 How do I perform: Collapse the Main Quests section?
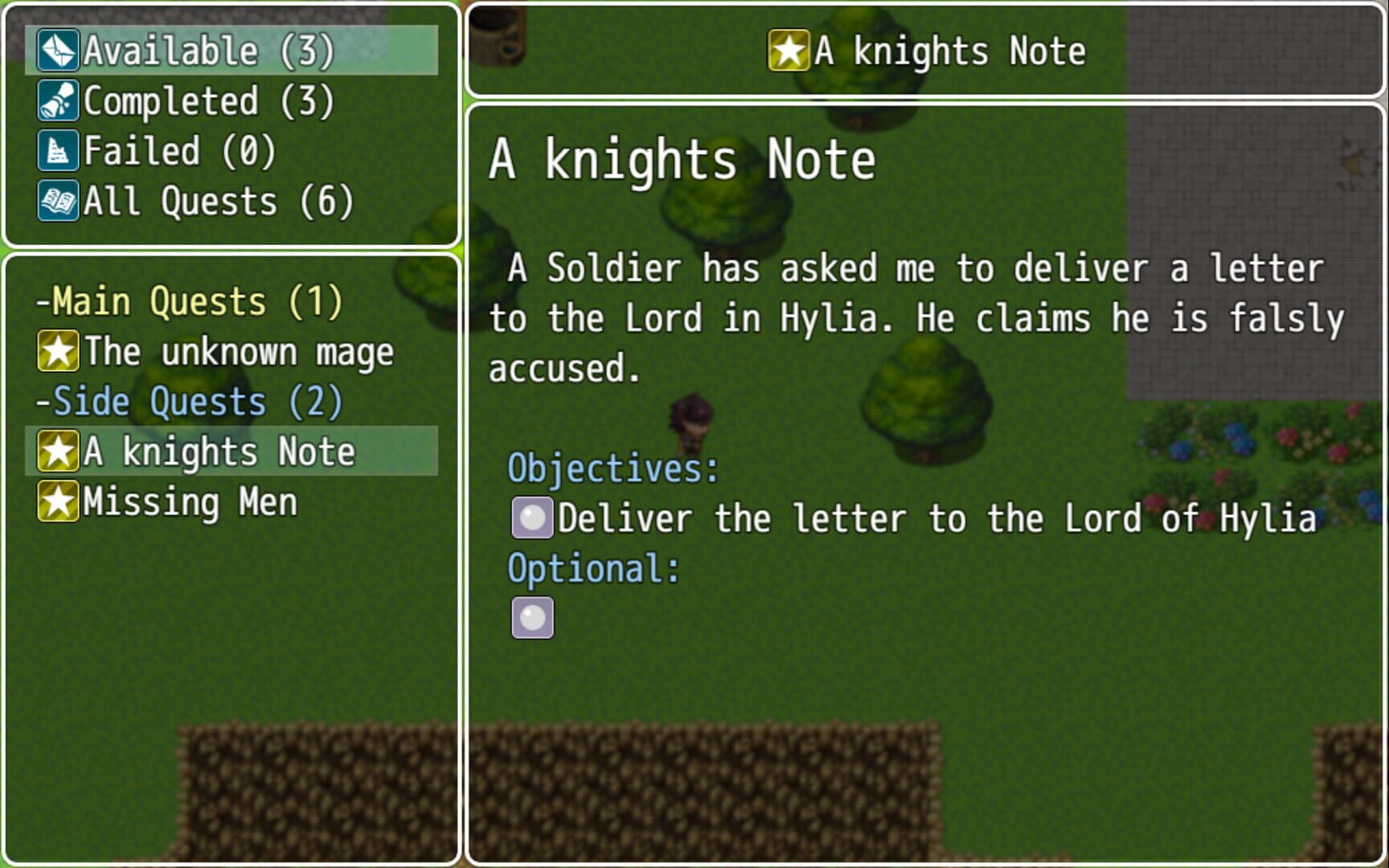click(x=190, y=301)
